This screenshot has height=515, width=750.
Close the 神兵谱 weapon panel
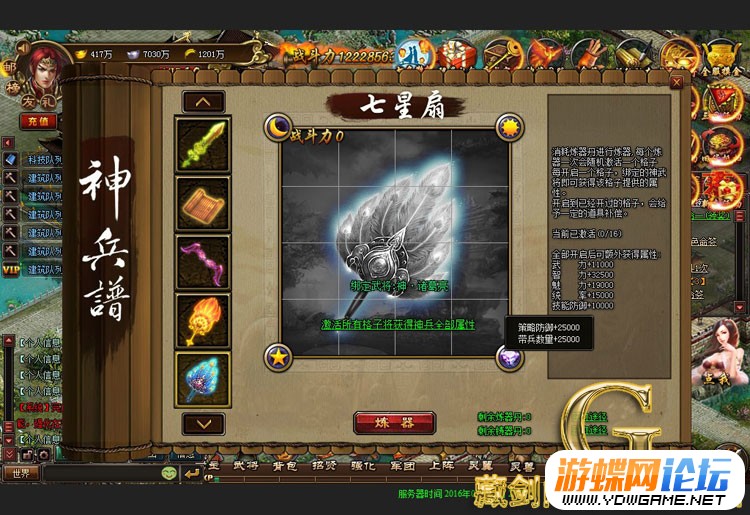[x=677, y=82]
